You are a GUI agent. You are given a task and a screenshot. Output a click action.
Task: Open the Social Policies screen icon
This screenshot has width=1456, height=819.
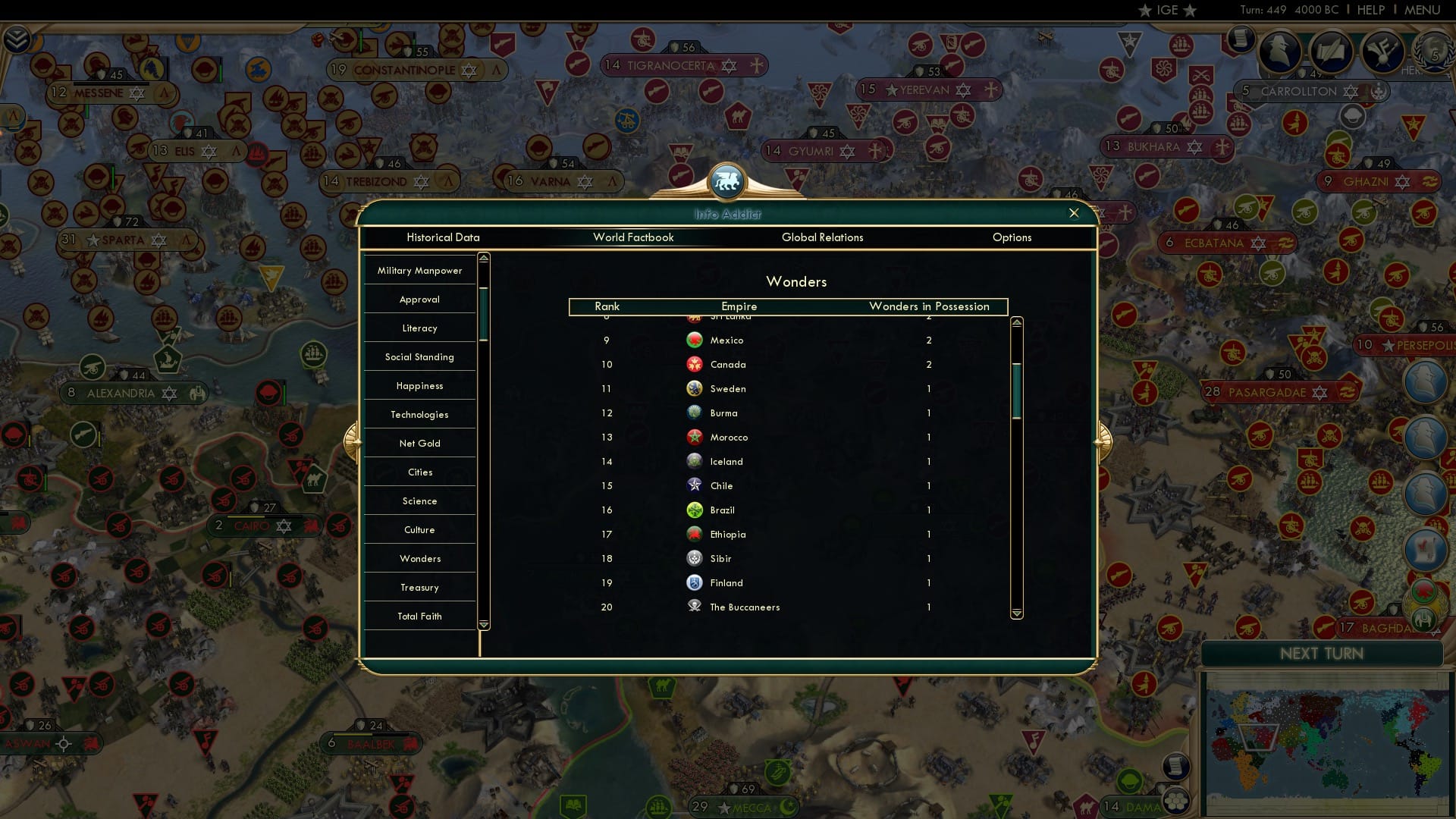(1381, 52)
